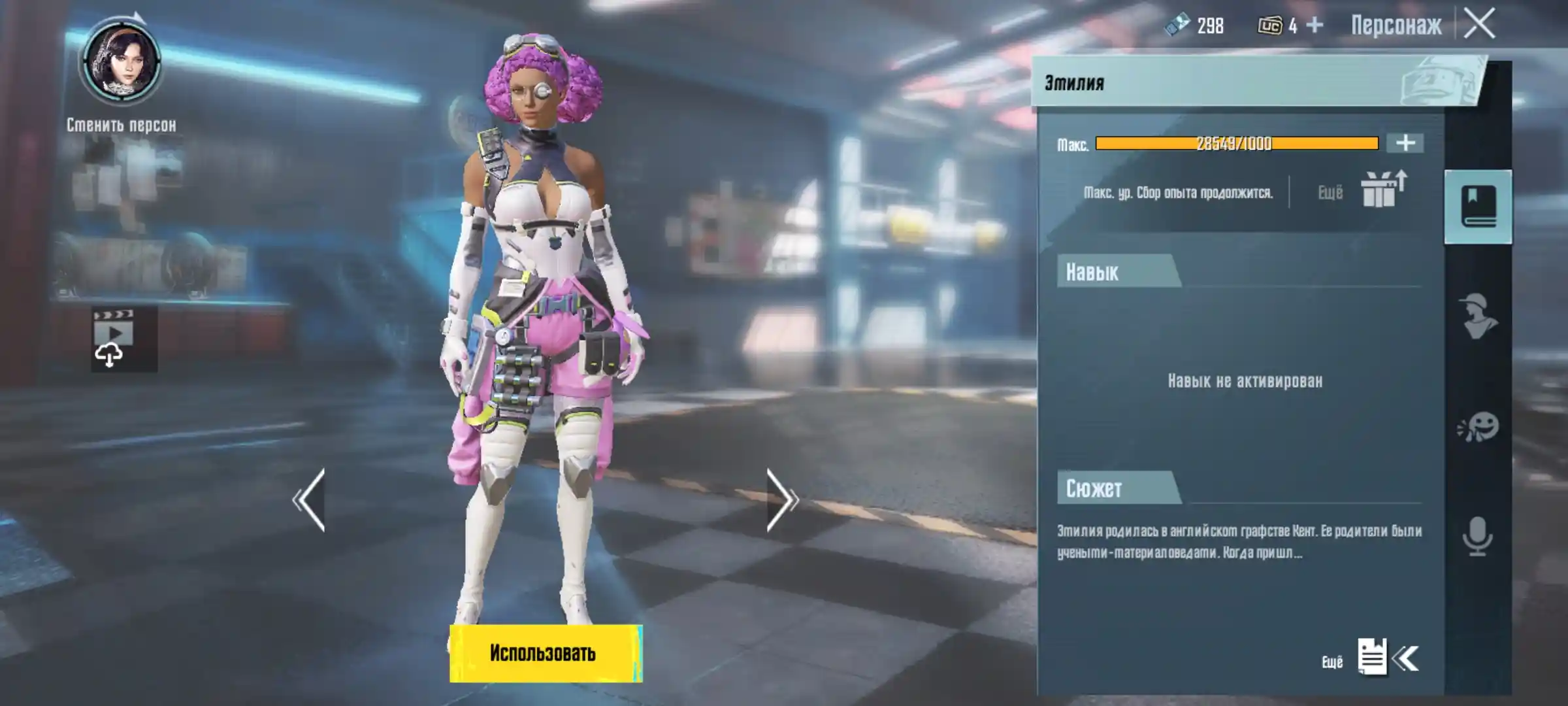Expand the Сюжет story with Ещё
The height and width of the screenshot is (706, 1568).
(x=1372, y=658)
